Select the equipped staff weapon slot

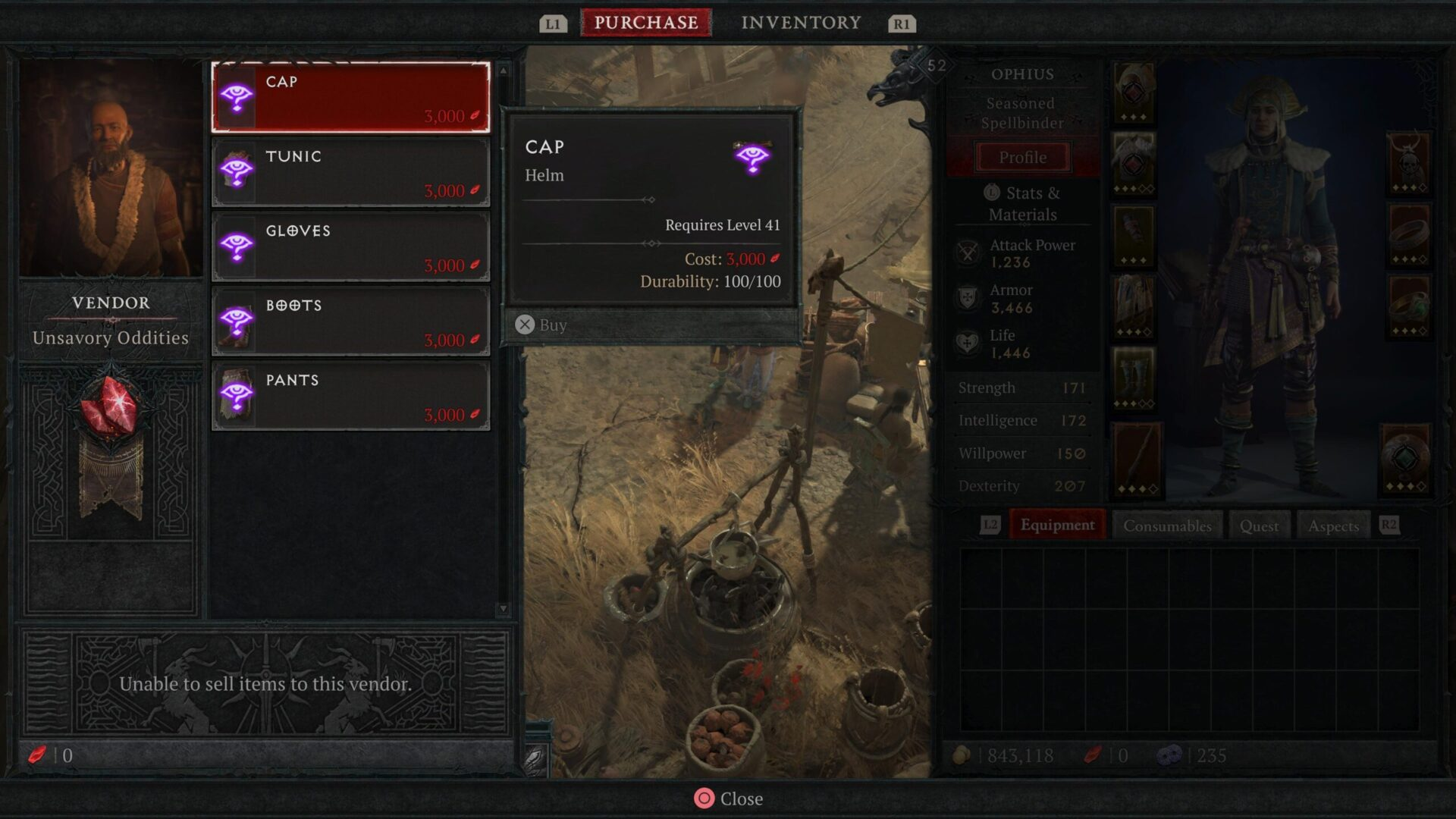coord(1135,460)
